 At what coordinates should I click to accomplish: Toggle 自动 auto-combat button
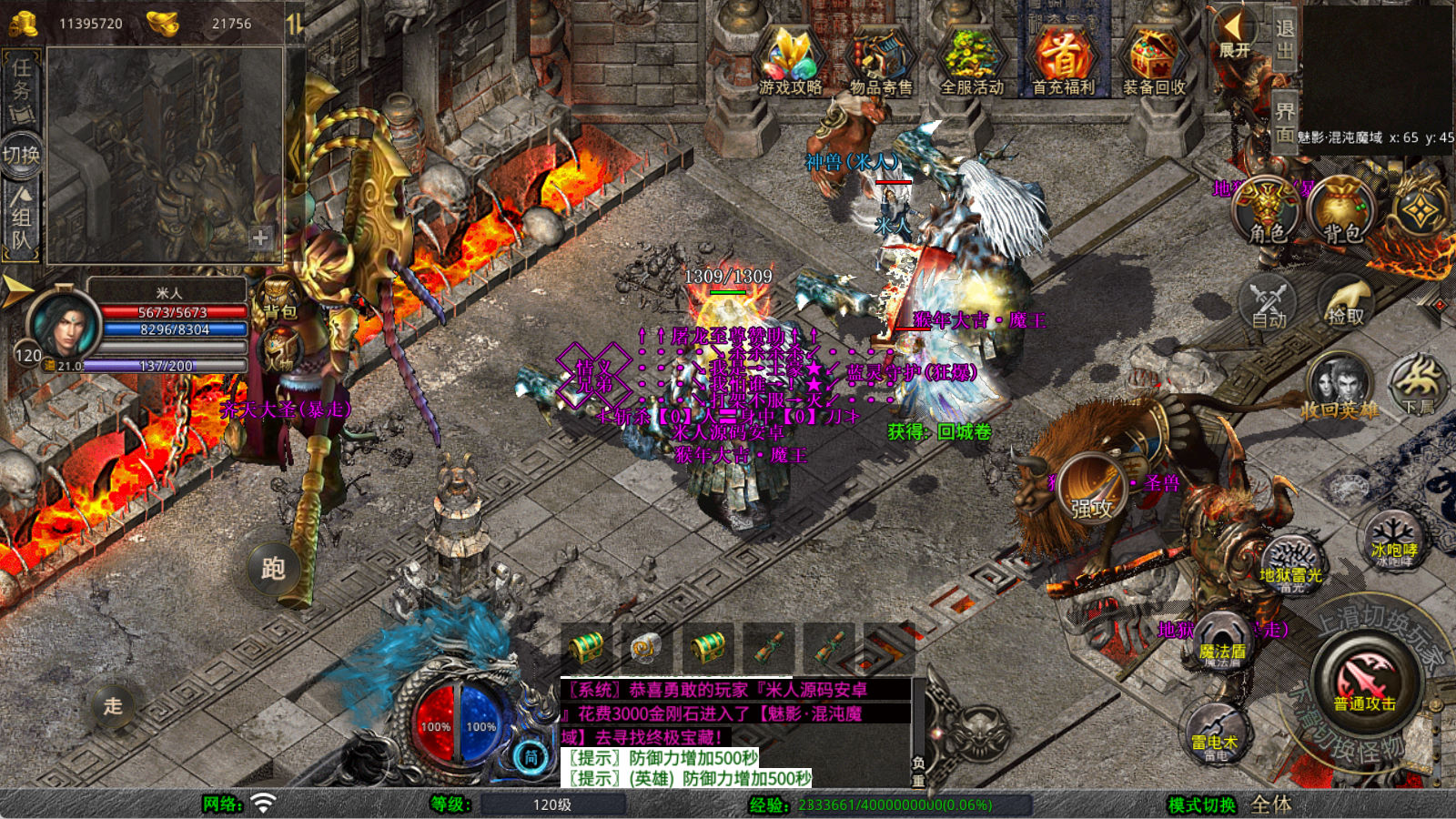click(x=1269, y=303)
